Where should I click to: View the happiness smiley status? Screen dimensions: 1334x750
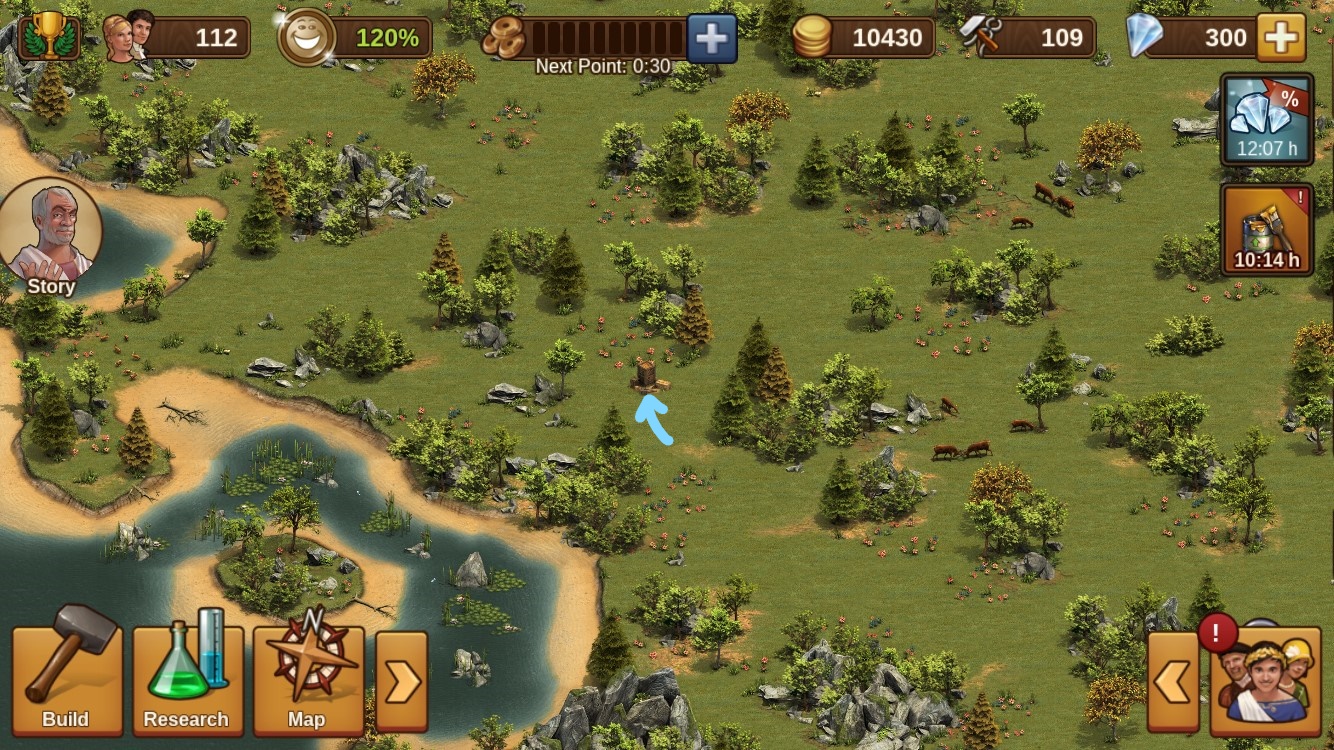[x=304, y=38]
